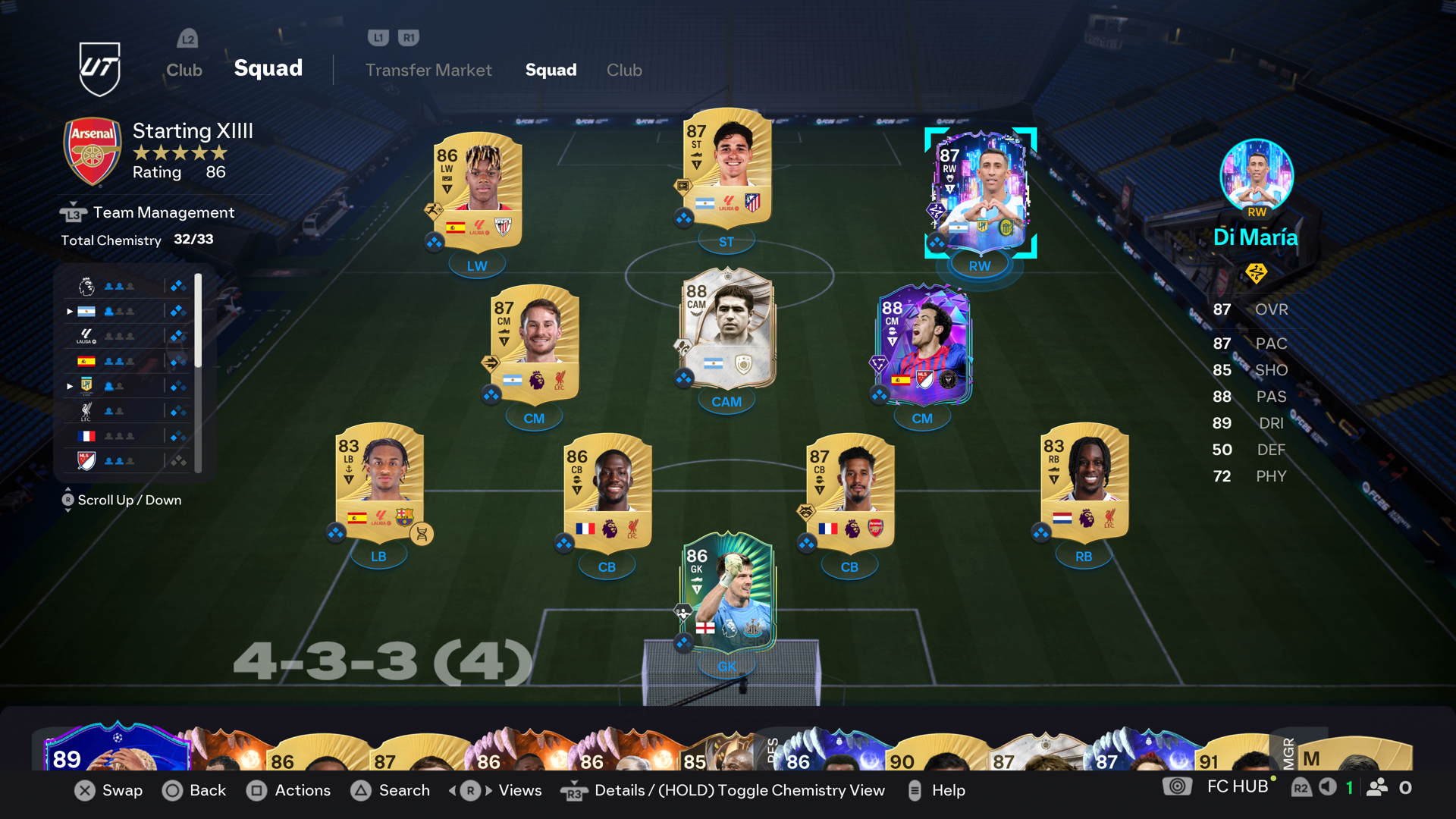The width and height of the screenshot is (1456, 819).
Task: Select the highlighted Squad sub-tab
Action: (x=551, y=70)
